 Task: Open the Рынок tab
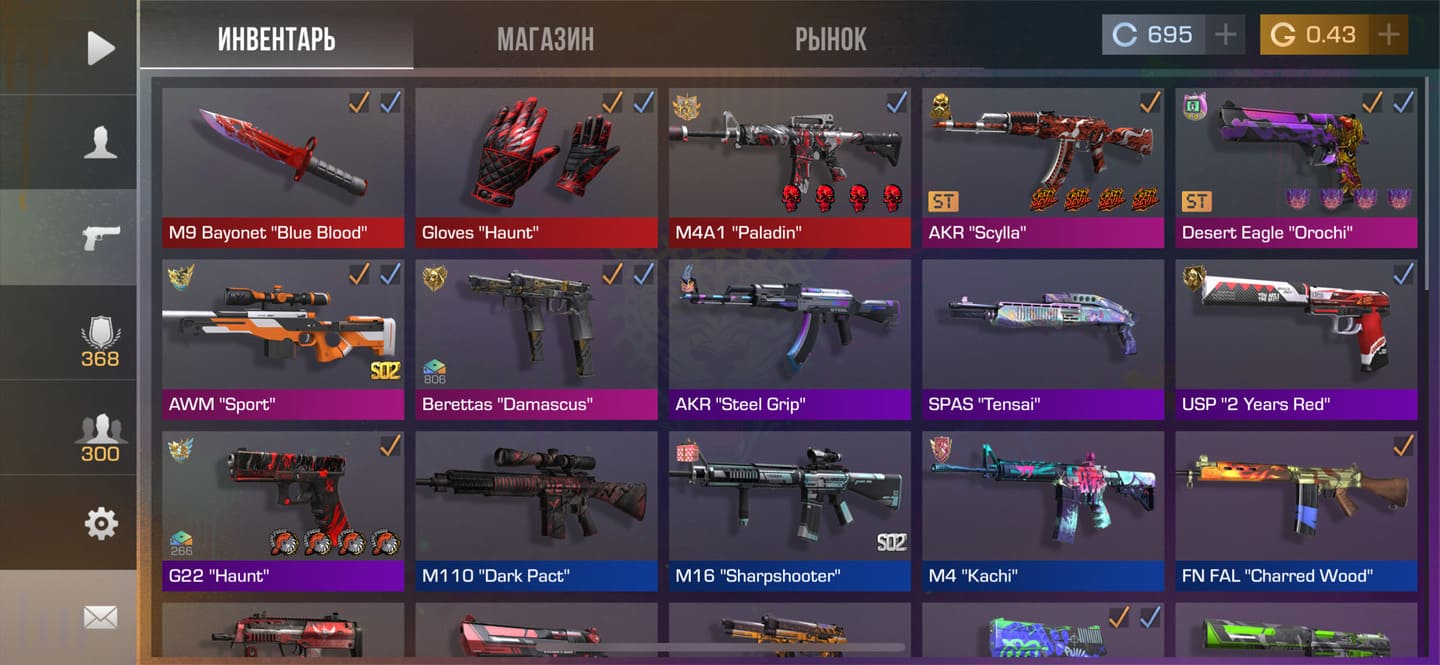[x=830, y=39]
